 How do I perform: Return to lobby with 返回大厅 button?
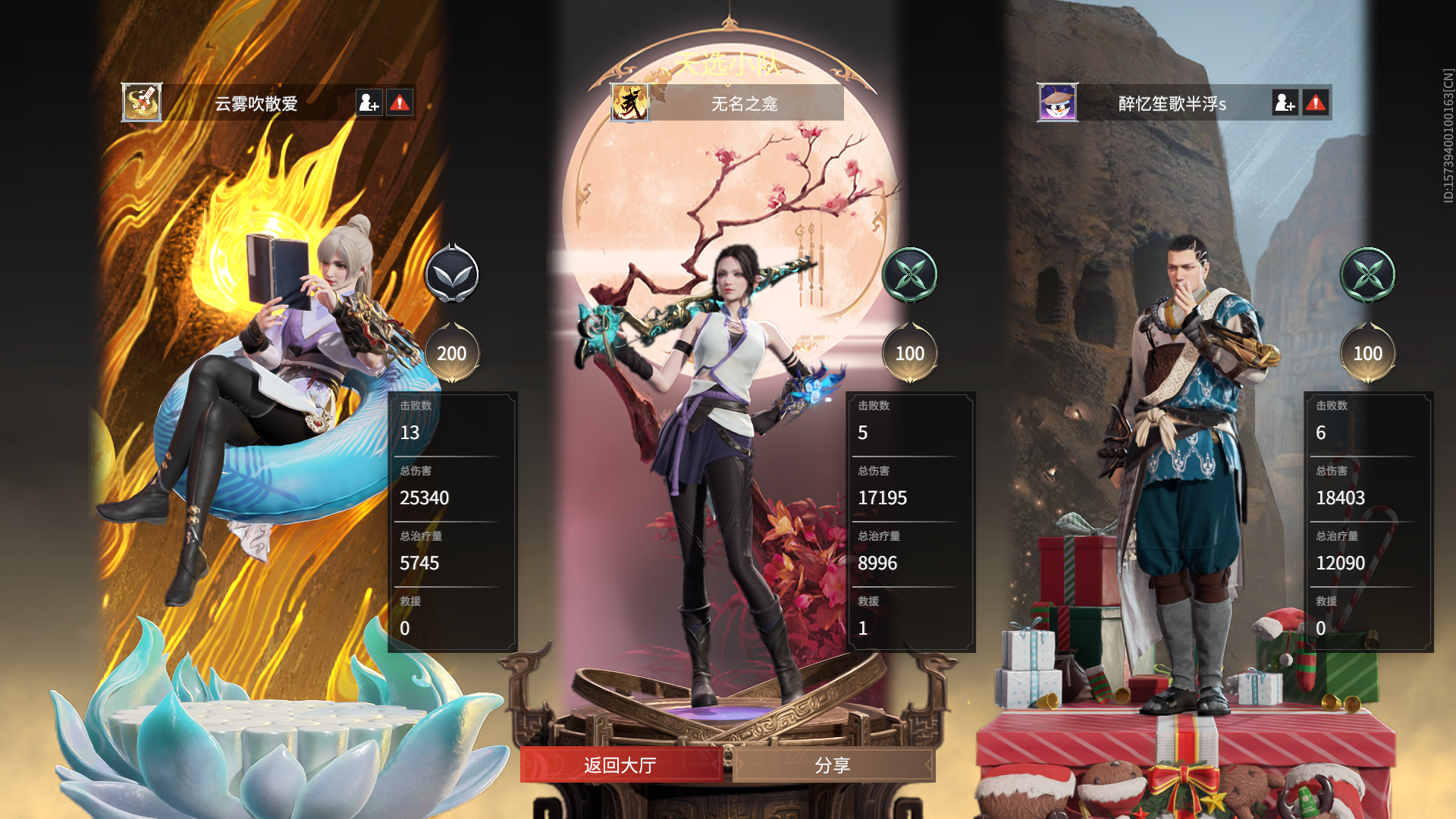[620, 765]
